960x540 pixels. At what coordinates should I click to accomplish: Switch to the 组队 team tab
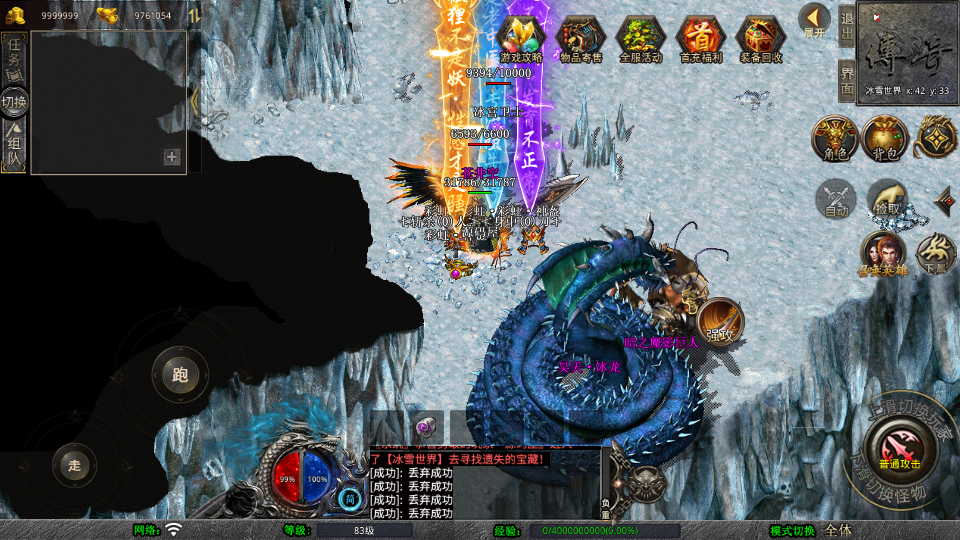(x=14, y=145)
